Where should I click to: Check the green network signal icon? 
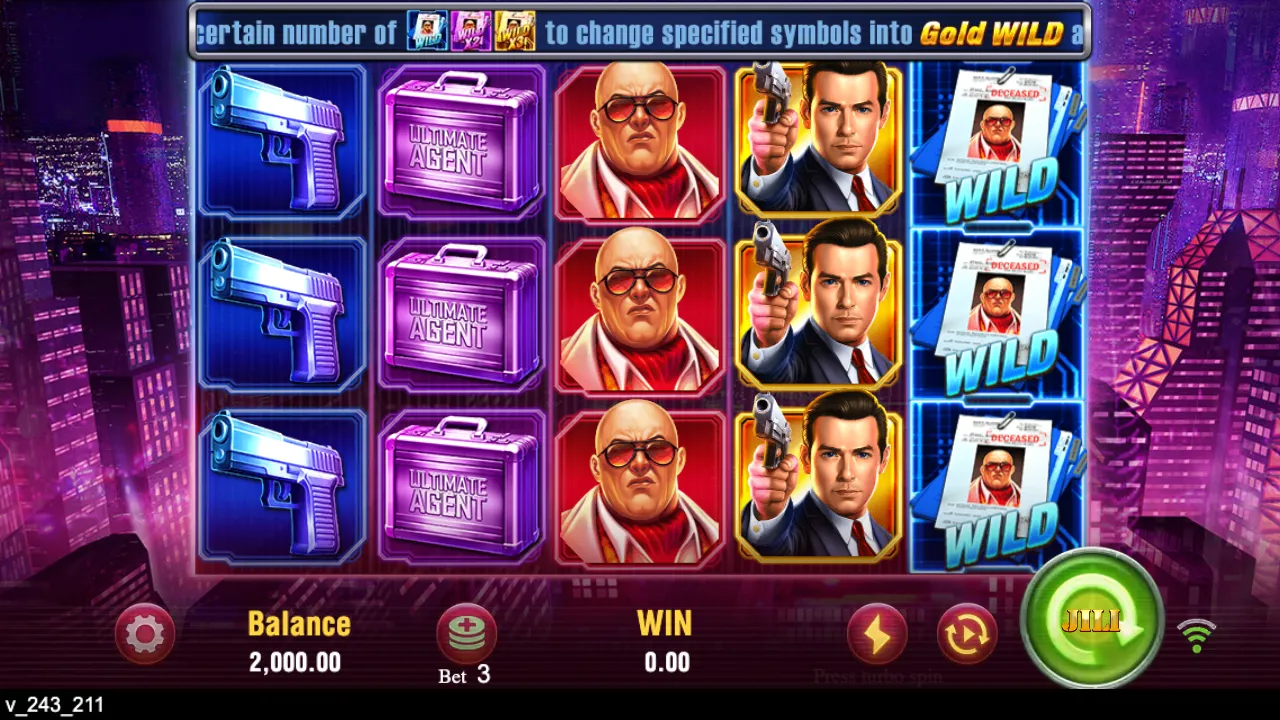tap(1196, 634)
